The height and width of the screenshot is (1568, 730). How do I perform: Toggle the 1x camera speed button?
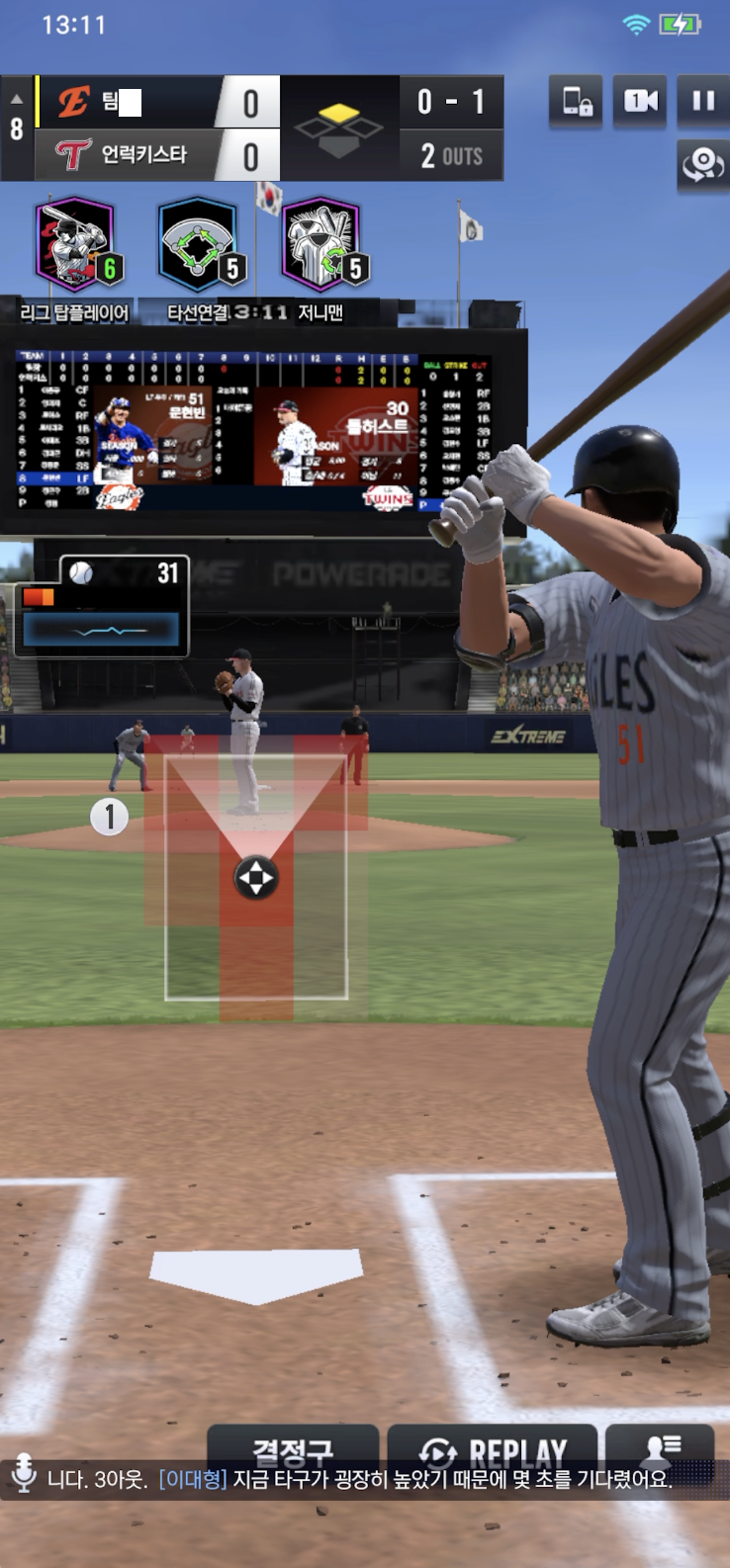(640, 101)
